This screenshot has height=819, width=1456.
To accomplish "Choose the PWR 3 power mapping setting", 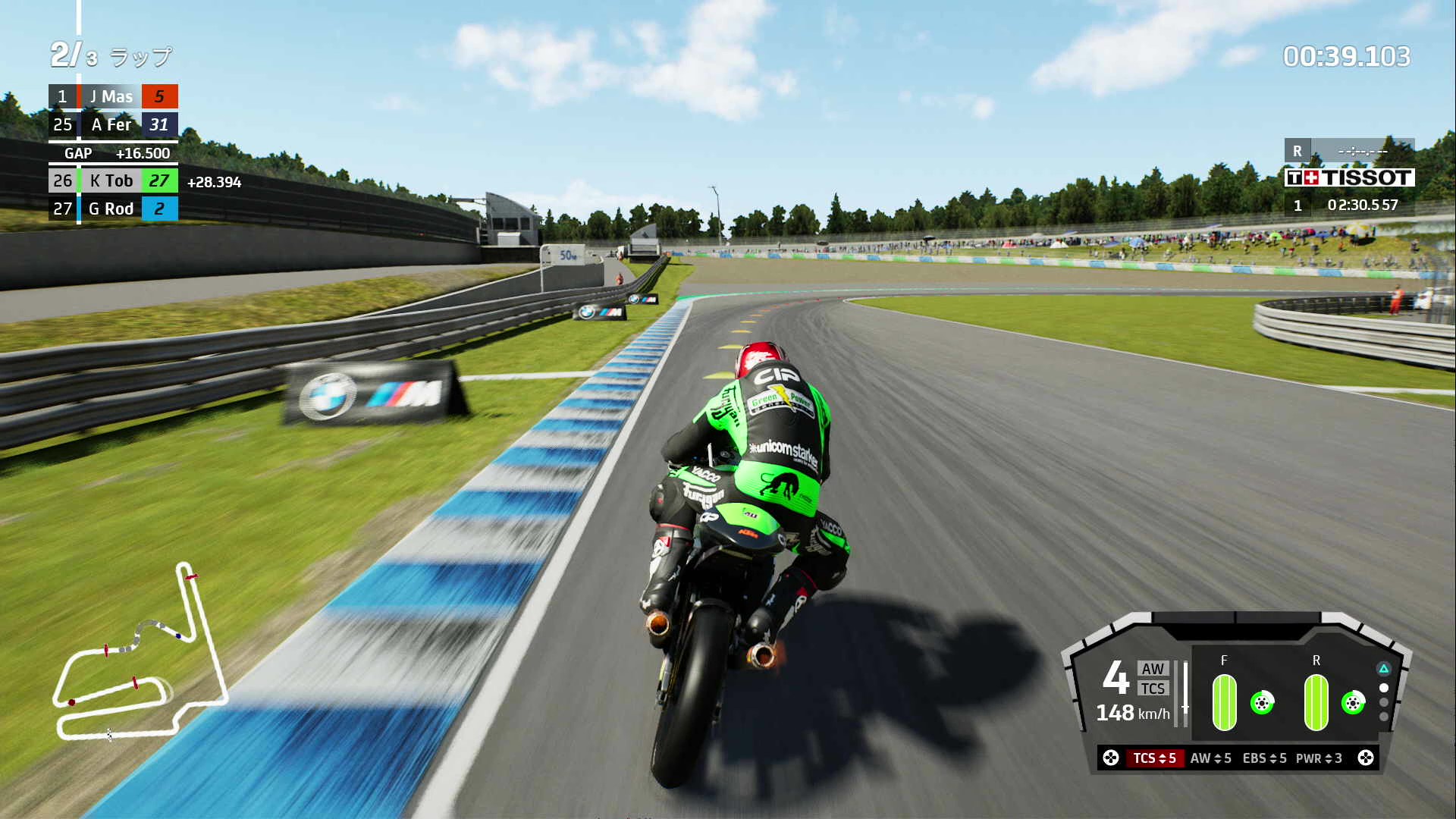I will (x=1319, y=758).
